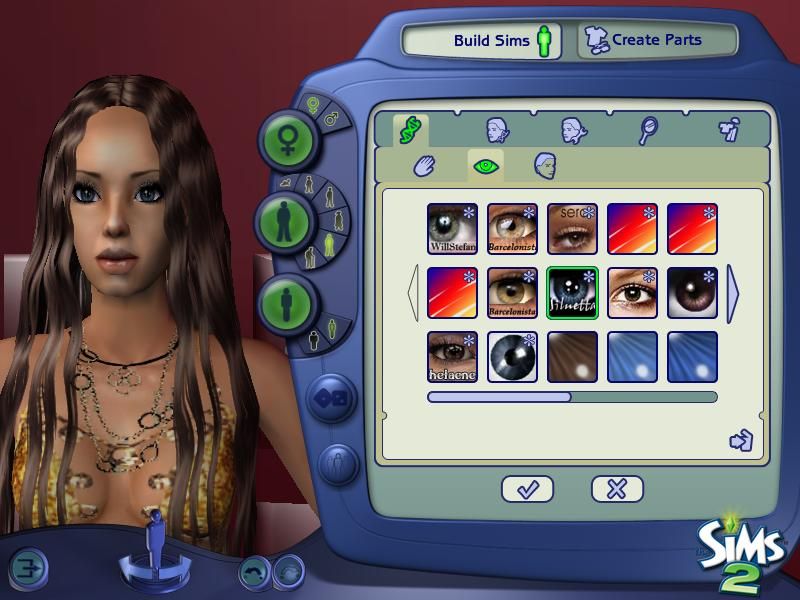The width and height of the screenshot is (800, 600).
Task: Show previous page of eye options
Action: pos(412,293)
